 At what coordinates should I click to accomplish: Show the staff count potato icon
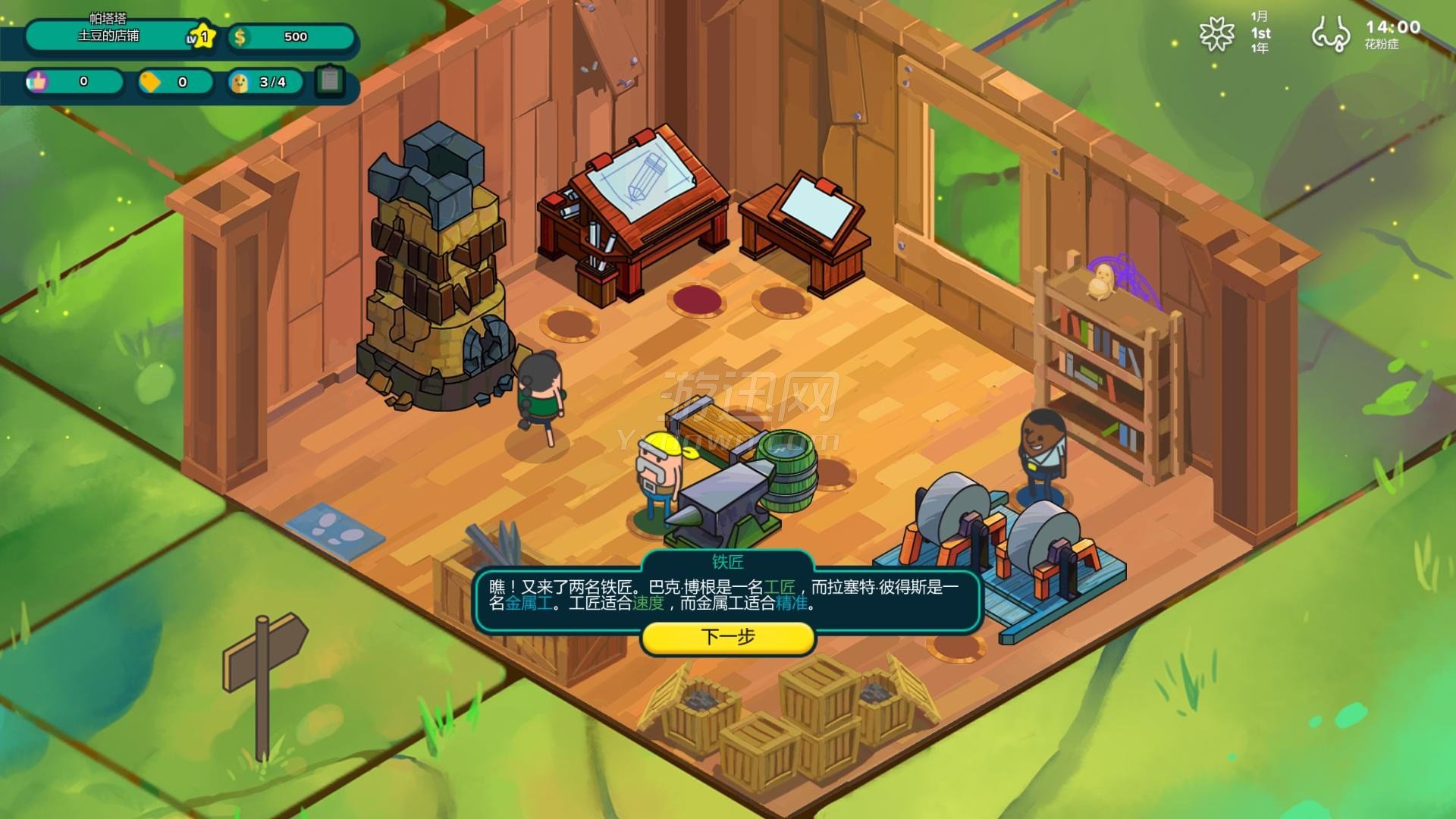(240, 82)
